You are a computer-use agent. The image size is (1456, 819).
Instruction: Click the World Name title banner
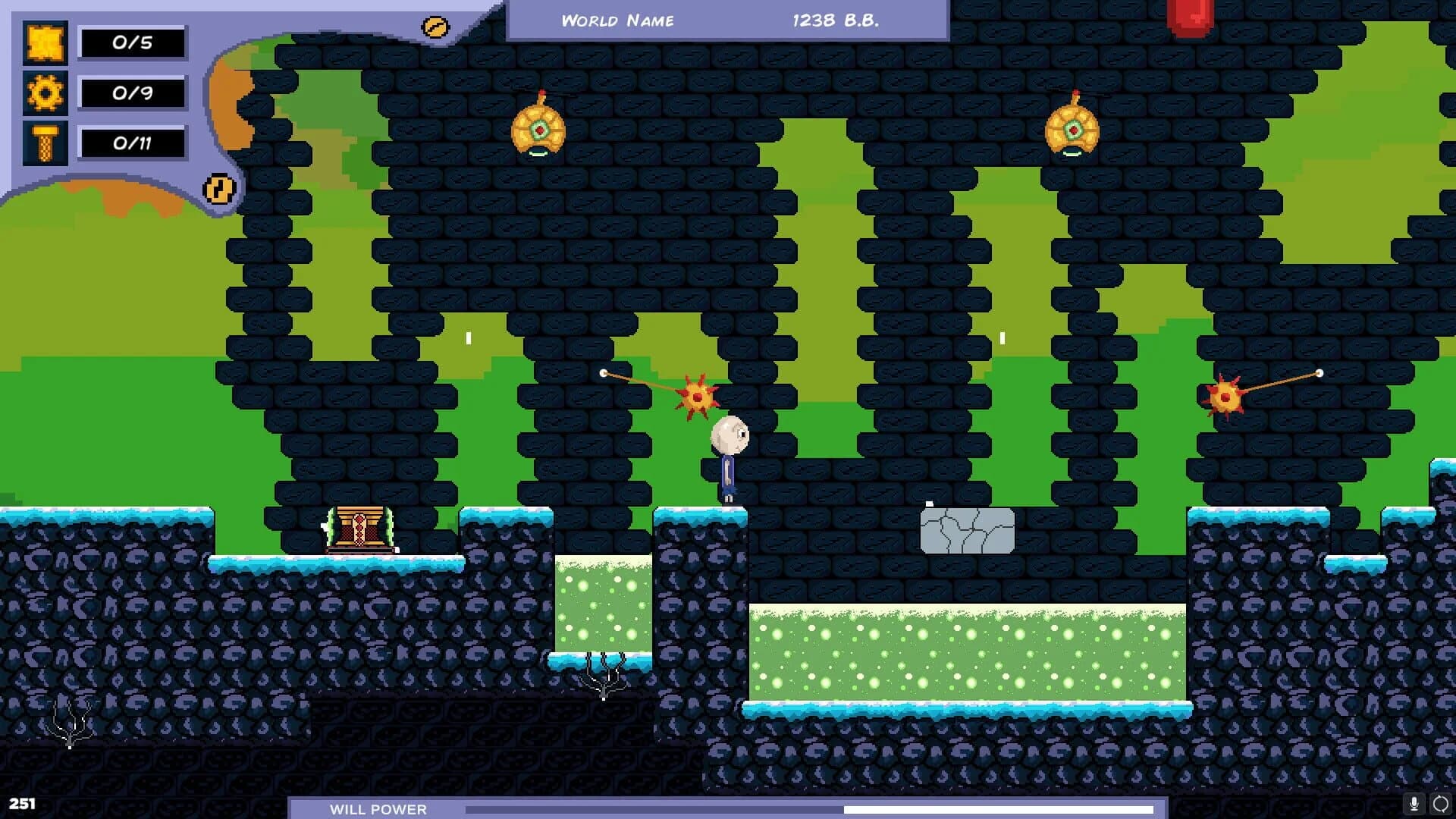point(618,20)
